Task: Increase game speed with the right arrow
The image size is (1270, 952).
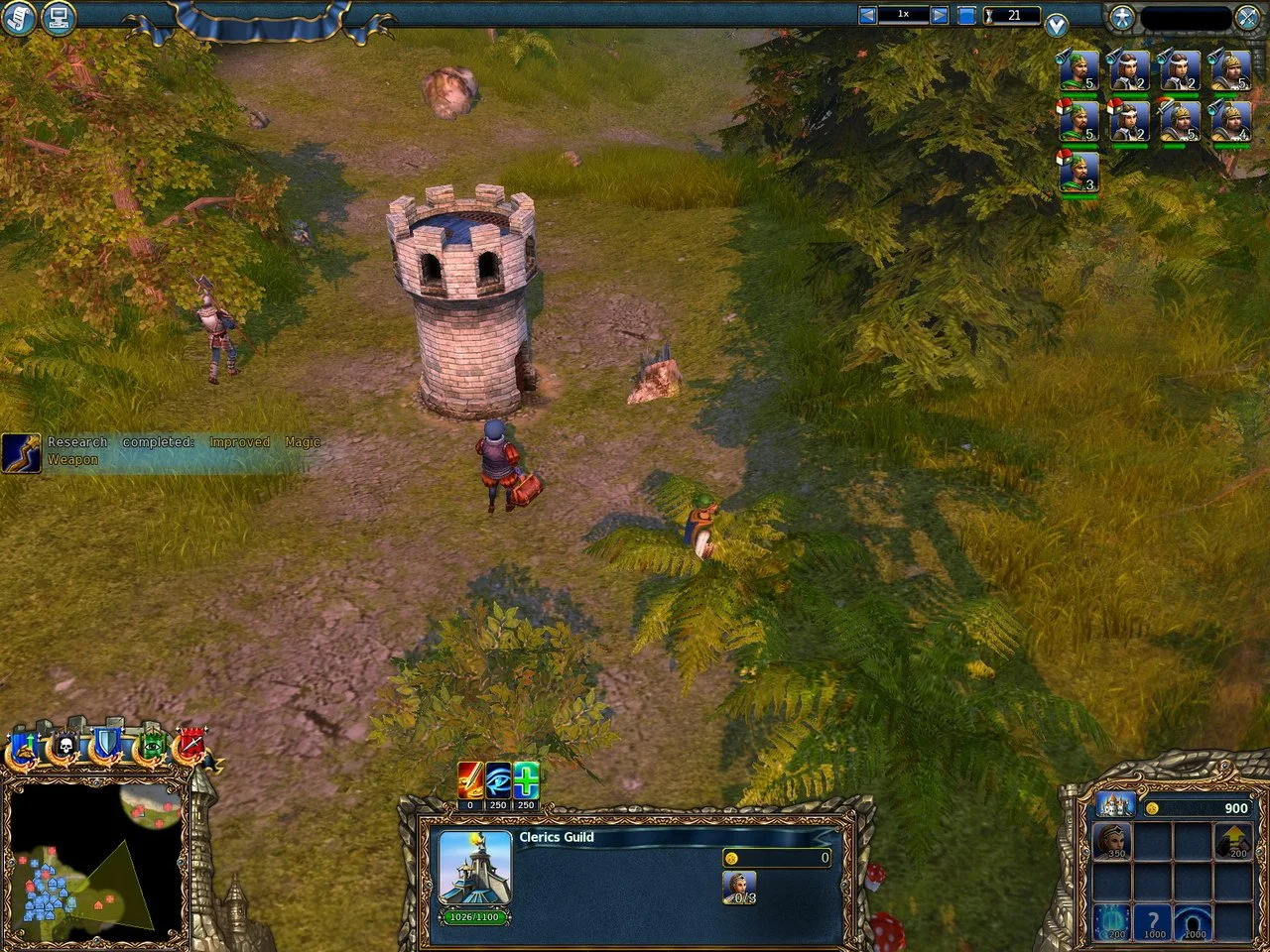Action: pyautogui.click(x=939, y=14)
